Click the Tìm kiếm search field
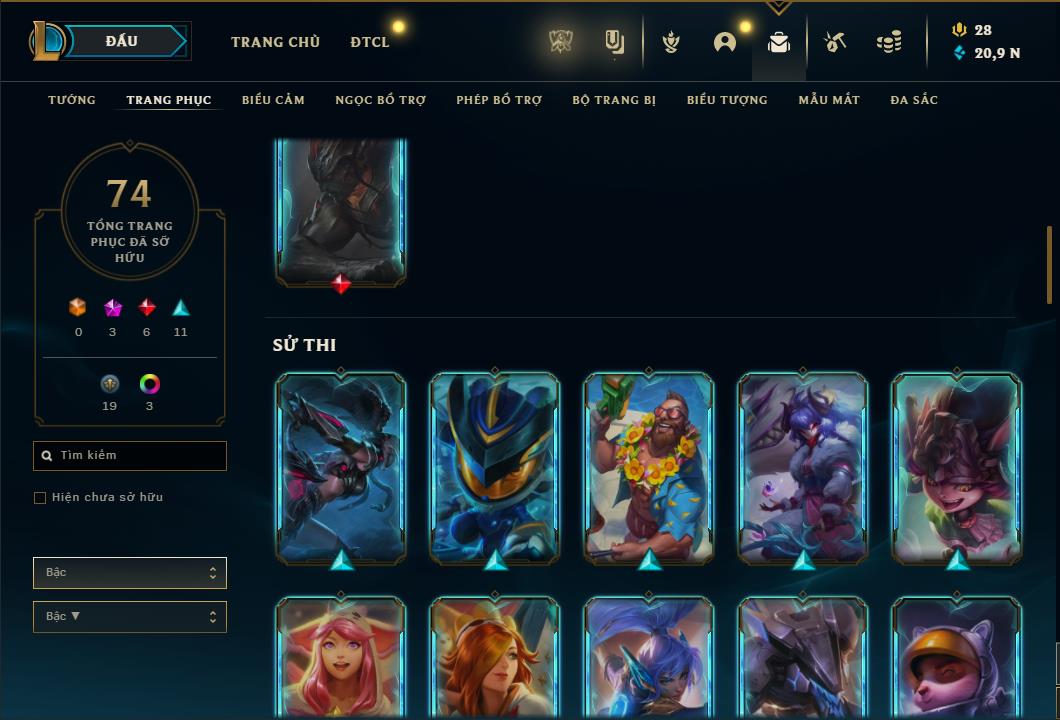 [130, 456]
